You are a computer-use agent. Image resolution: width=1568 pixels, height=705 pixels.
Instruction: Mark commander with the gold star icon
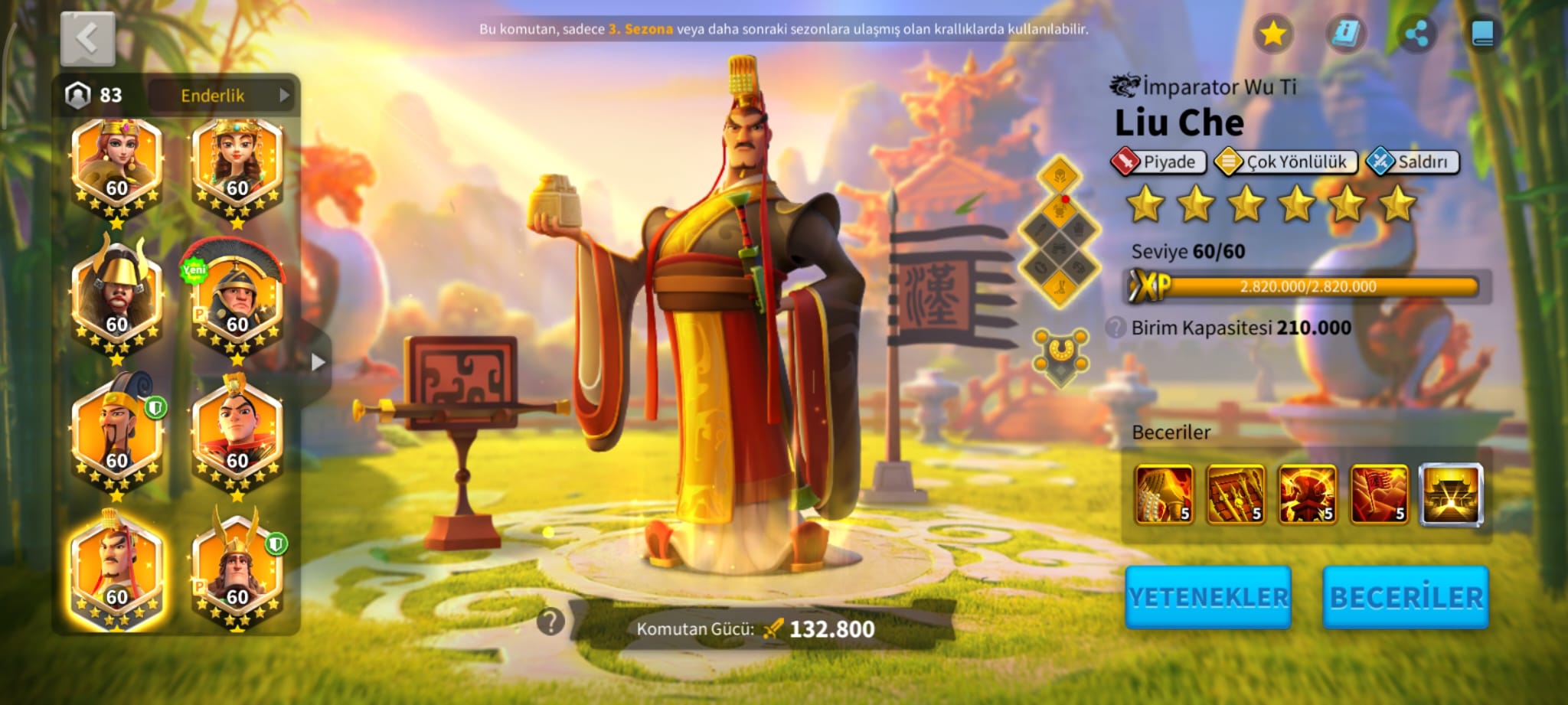pos(1272,34)
